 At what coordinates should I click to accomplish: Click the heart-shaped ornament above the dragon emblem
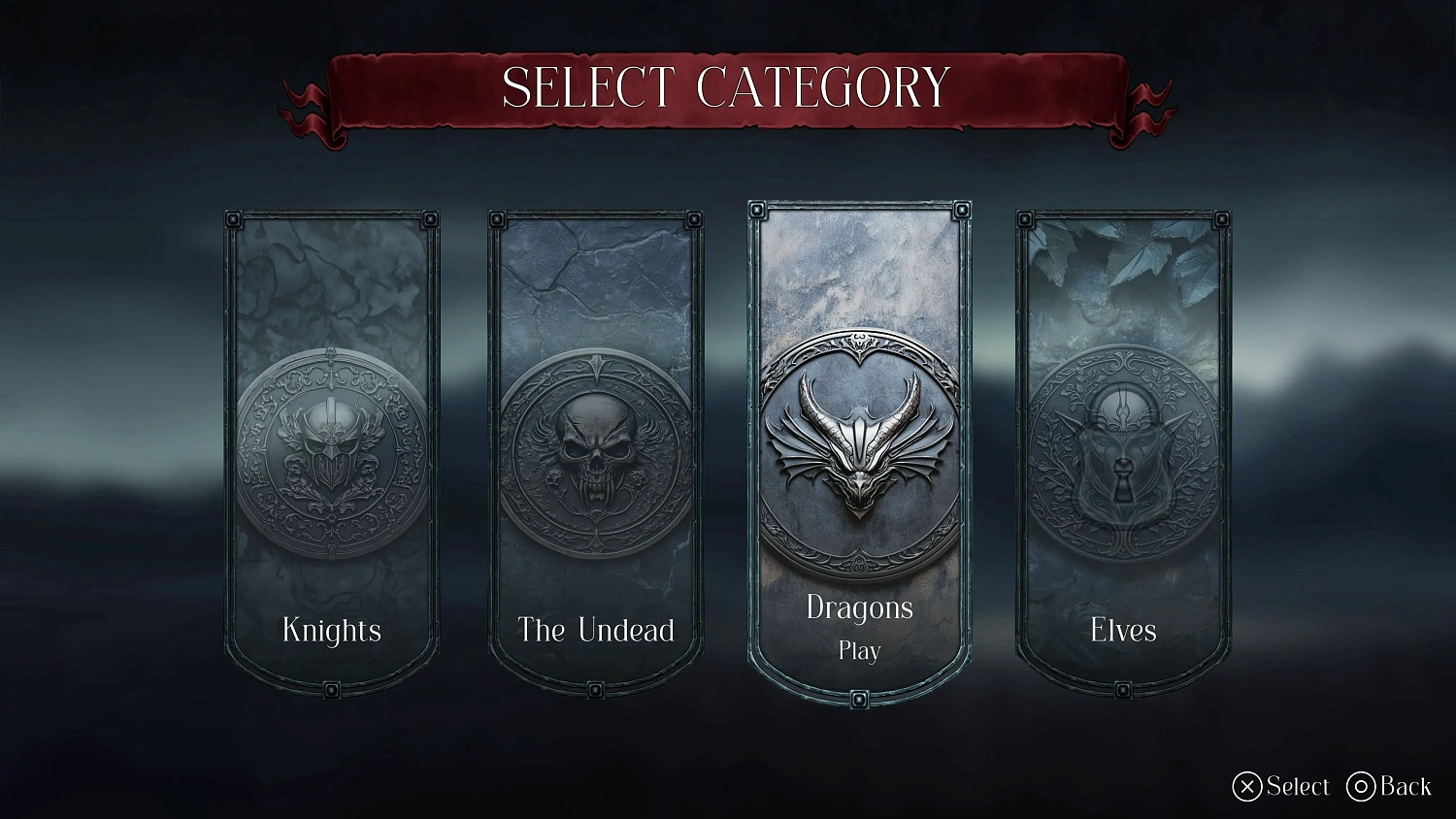(858, 344)
